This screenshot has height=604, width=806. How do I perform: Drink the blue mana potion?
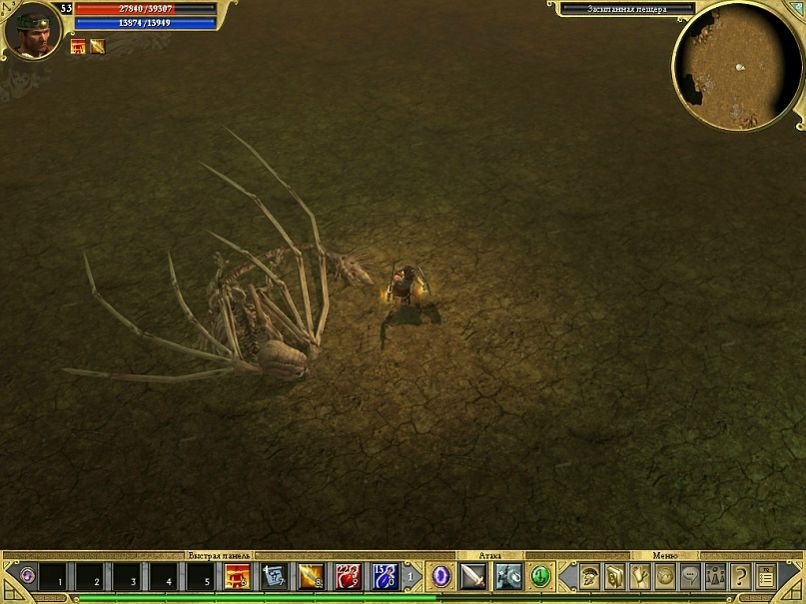point(385,576)
